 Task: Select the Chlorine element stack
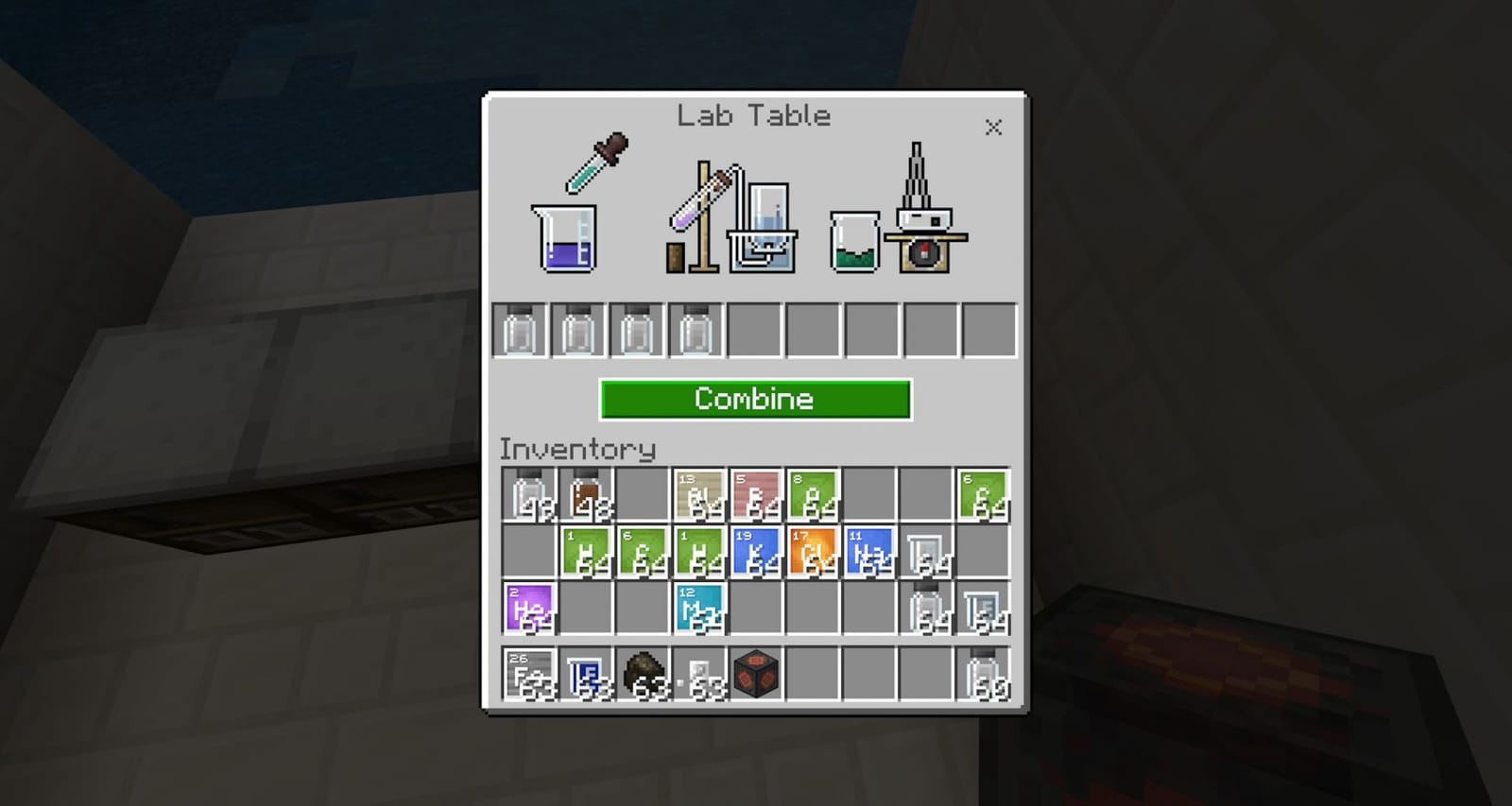pos(811,551)
